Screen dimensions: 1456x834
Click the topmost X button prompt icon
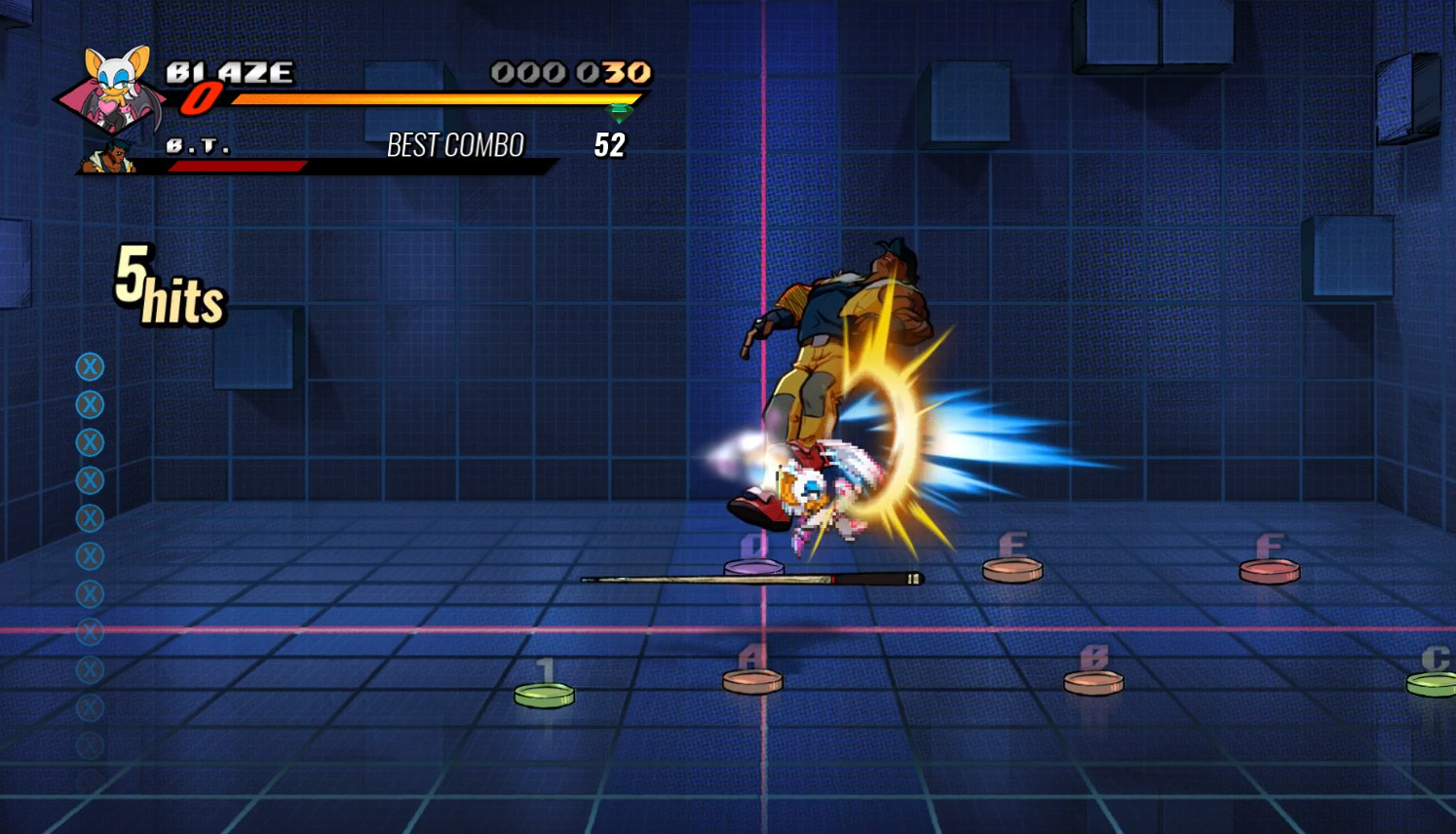coord(90,366)
